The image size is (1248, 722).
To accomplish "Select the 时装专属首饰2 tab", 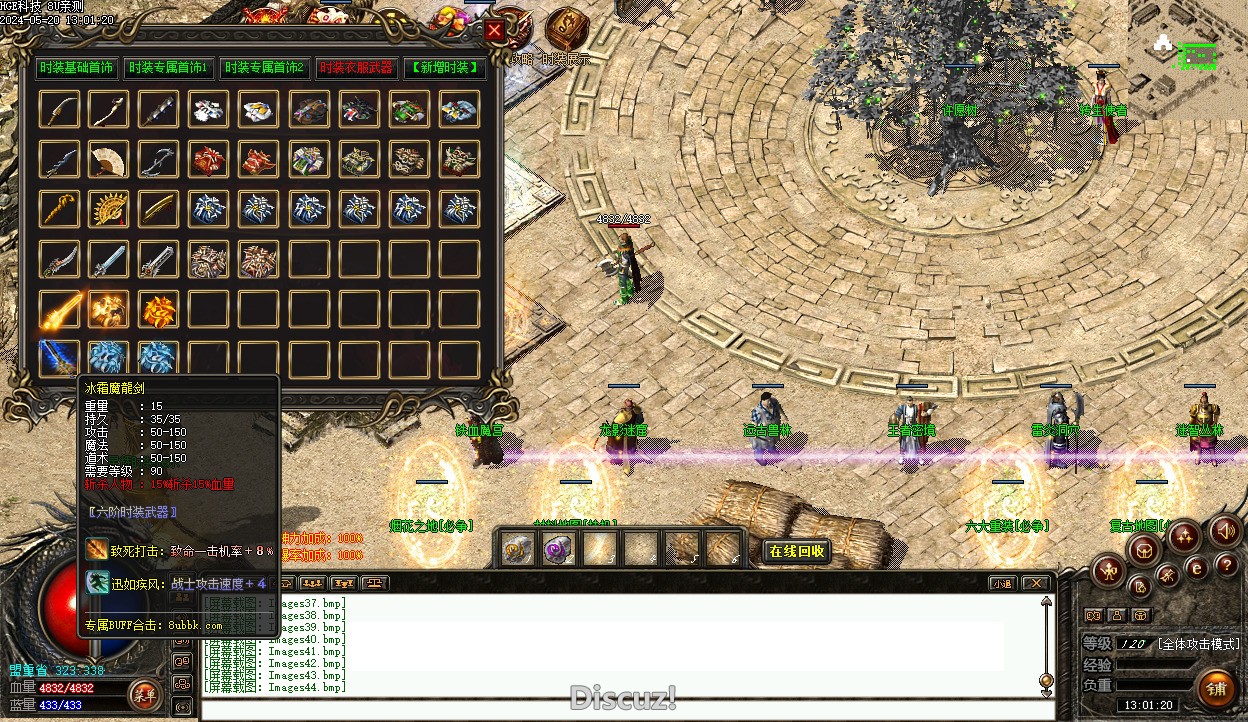I will [263, 68].
